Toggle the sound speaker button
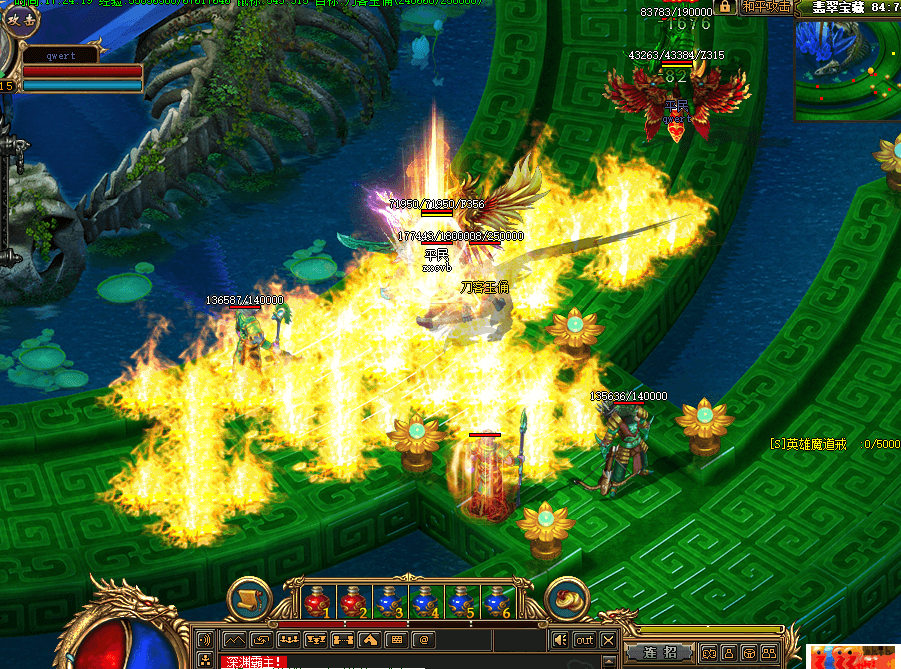Image resolution: width=901 pixels, height=669 pixels. (561, 640)
